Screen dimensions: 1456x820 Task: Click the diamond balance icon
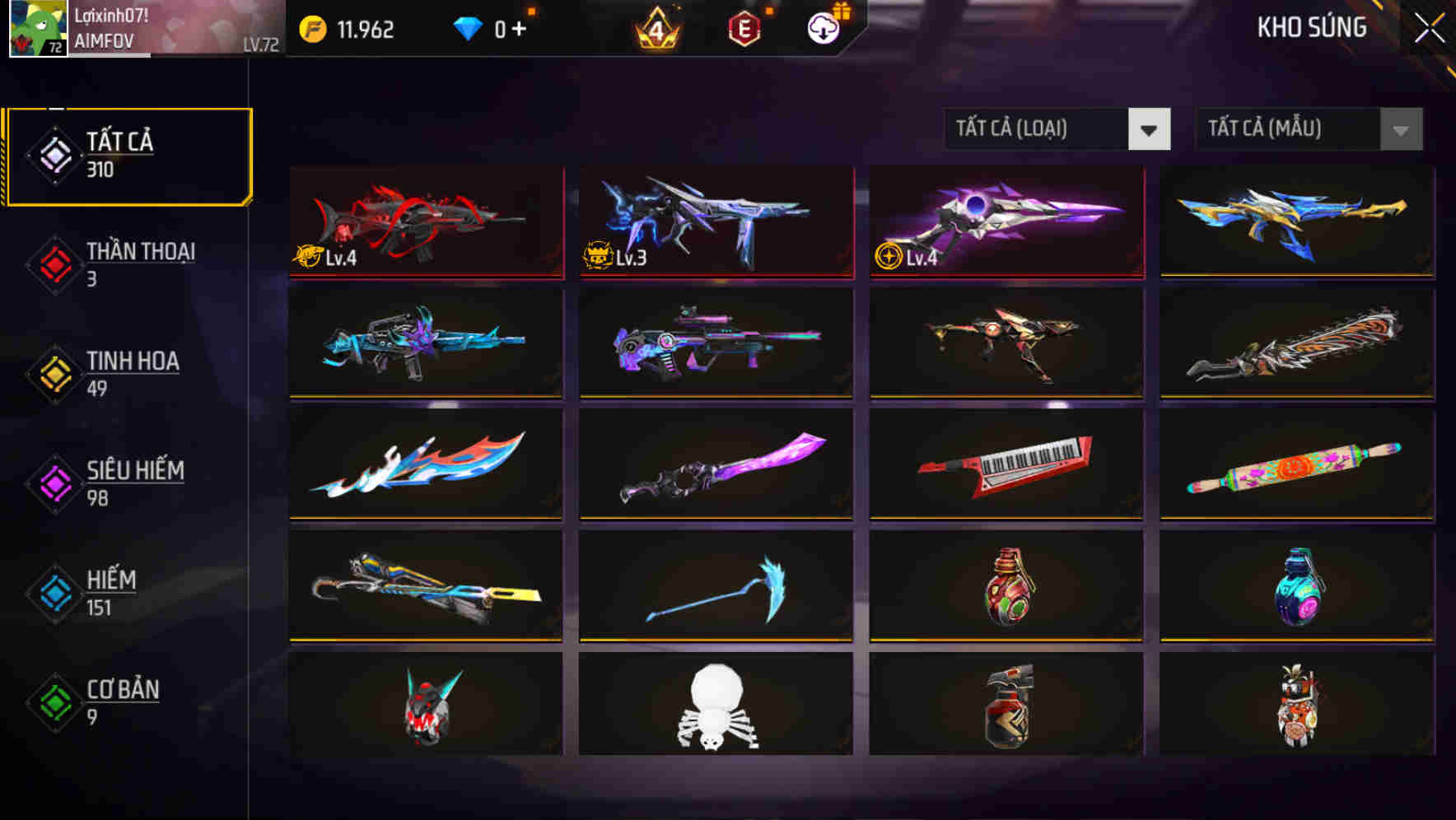click(x=466, y=29)
